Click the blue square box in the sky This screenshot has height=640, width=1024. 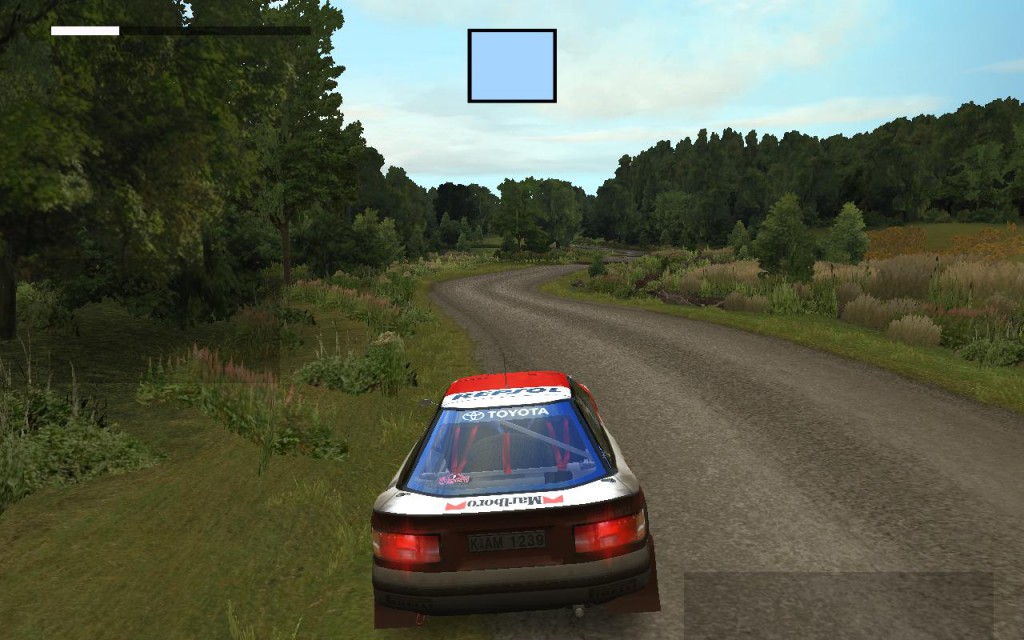511,66
